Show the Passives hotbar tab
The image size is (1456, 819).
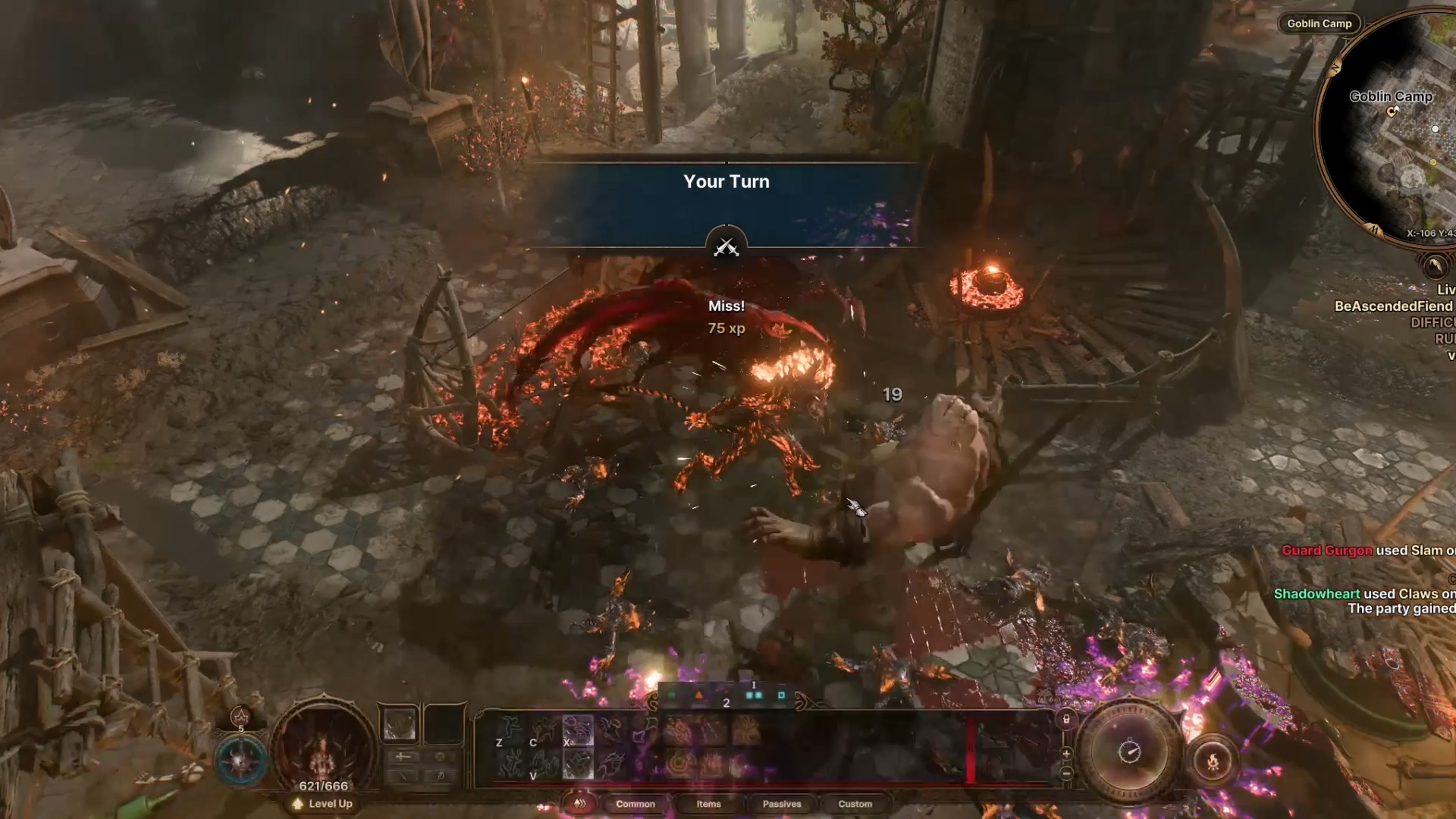(x=781, y=804)
